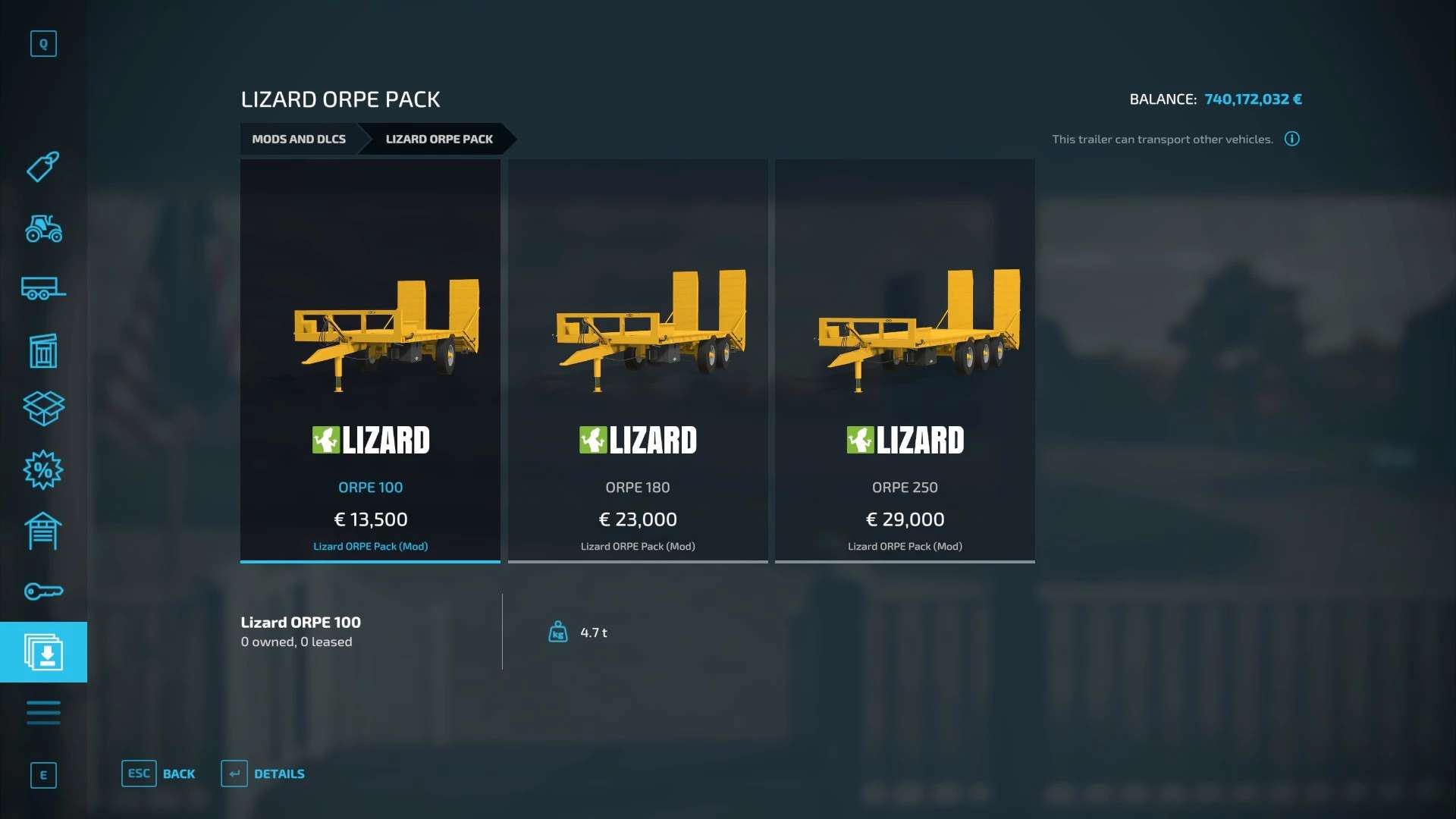The image size is (1456, 819).
Task: Go to Mods and DLCs breadcrumb
Action: 299,139
